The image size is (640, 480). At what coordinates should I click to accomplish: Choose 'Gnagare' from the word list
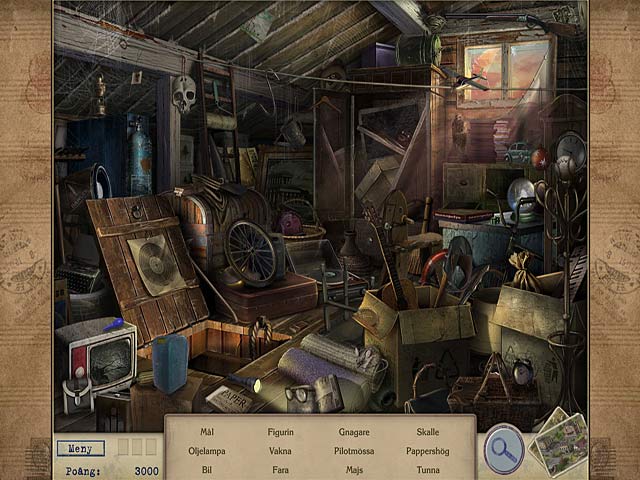[x=354, y=432]
